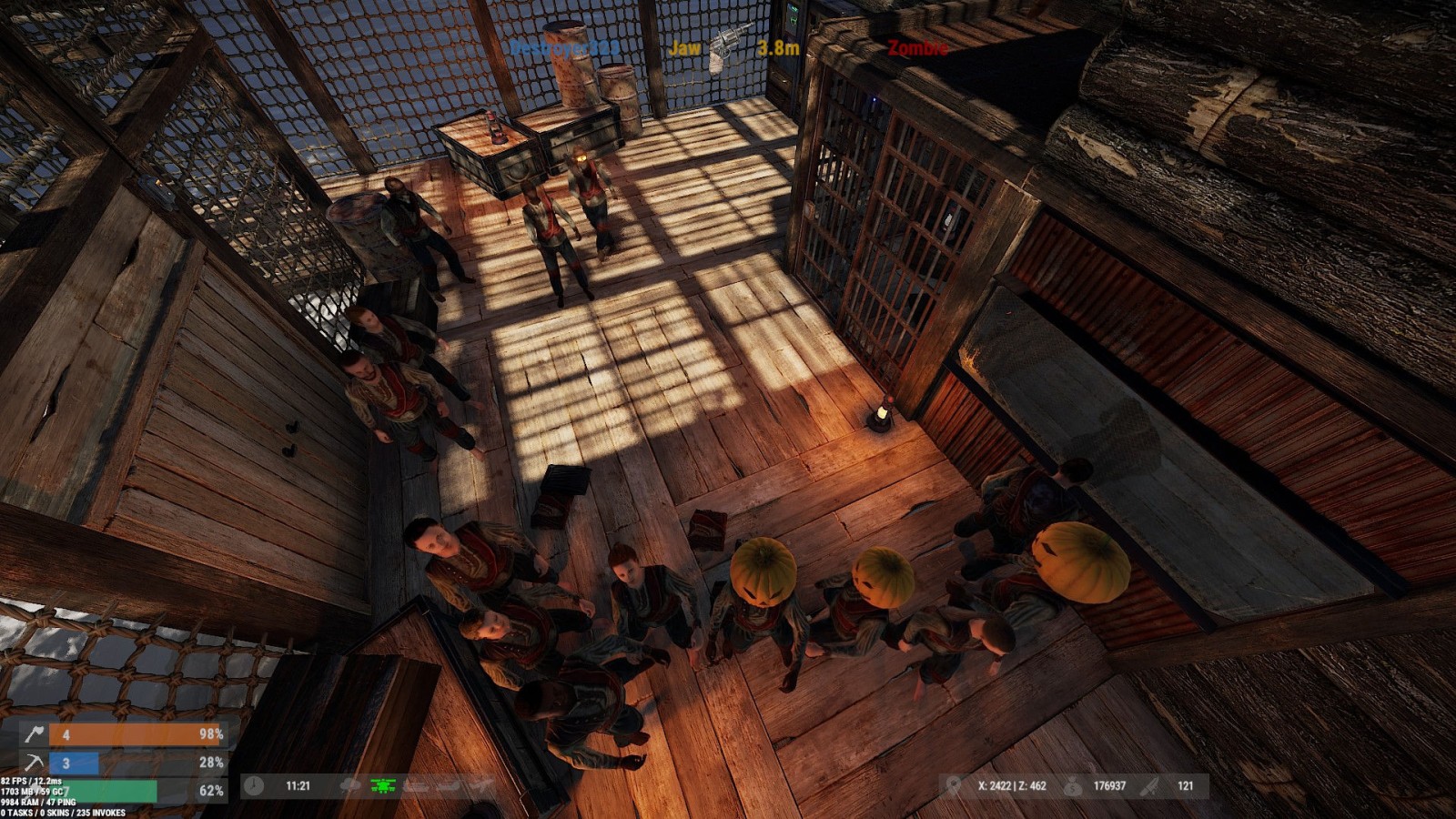
Task: Select the woodcutting axe skill icon
Action: [35, 734]
